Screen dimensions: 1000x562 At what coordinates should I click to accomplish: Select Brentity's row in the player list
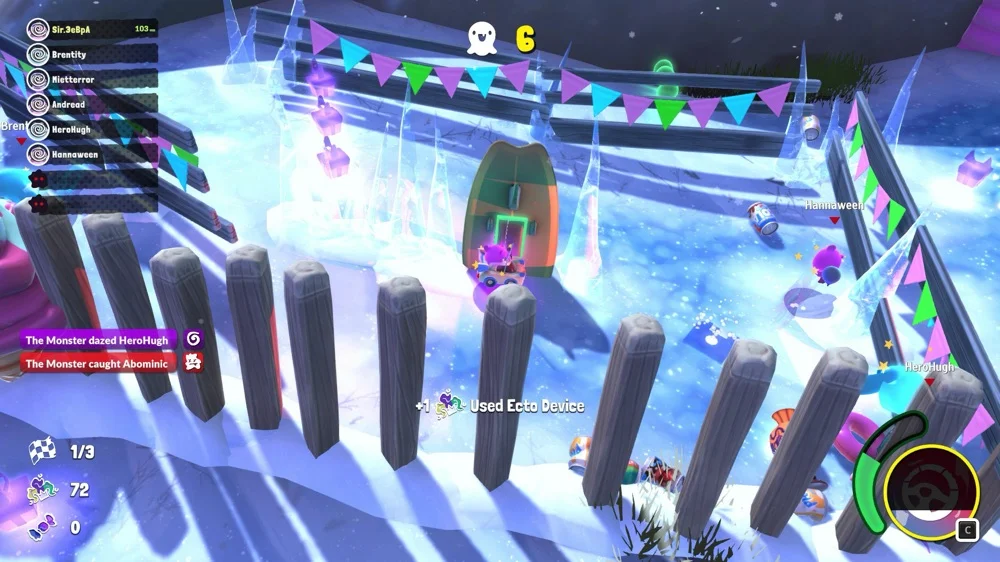(x=92, y=54)
